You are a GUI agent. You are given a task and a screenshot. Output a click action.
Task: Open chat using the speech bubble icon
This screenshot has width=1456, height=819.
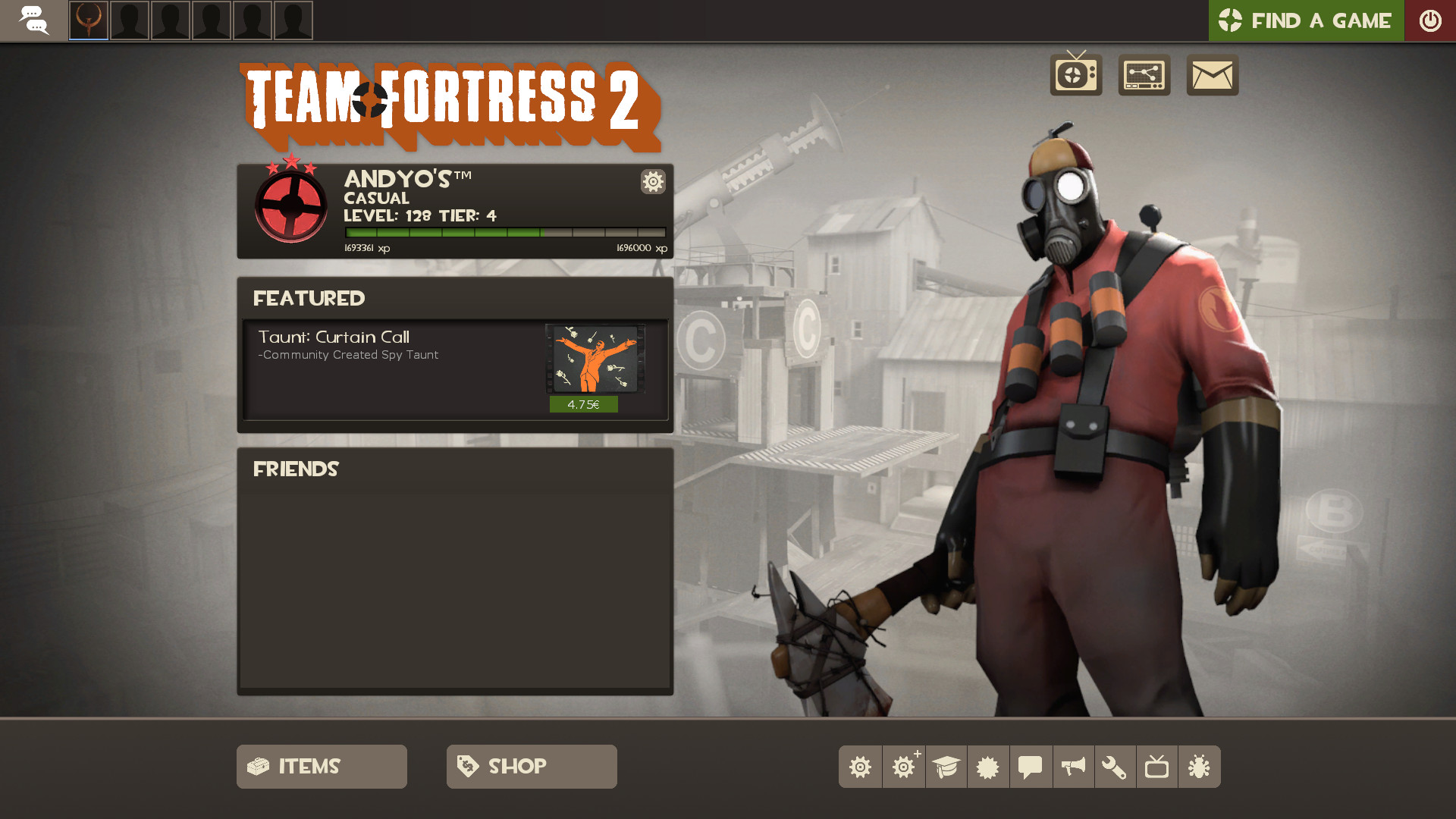tap(1031, 767)
